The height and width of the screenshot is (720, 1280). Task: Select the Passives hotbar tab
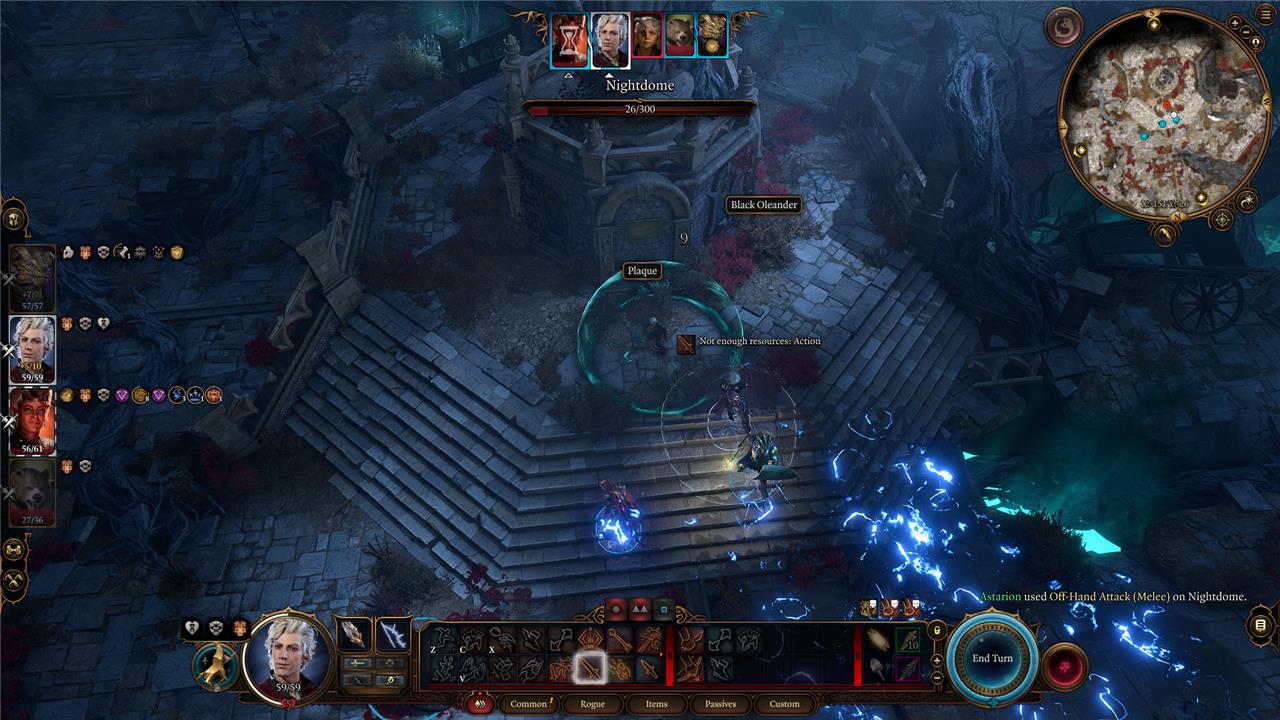pyautogui.click(x=720, y=704)
